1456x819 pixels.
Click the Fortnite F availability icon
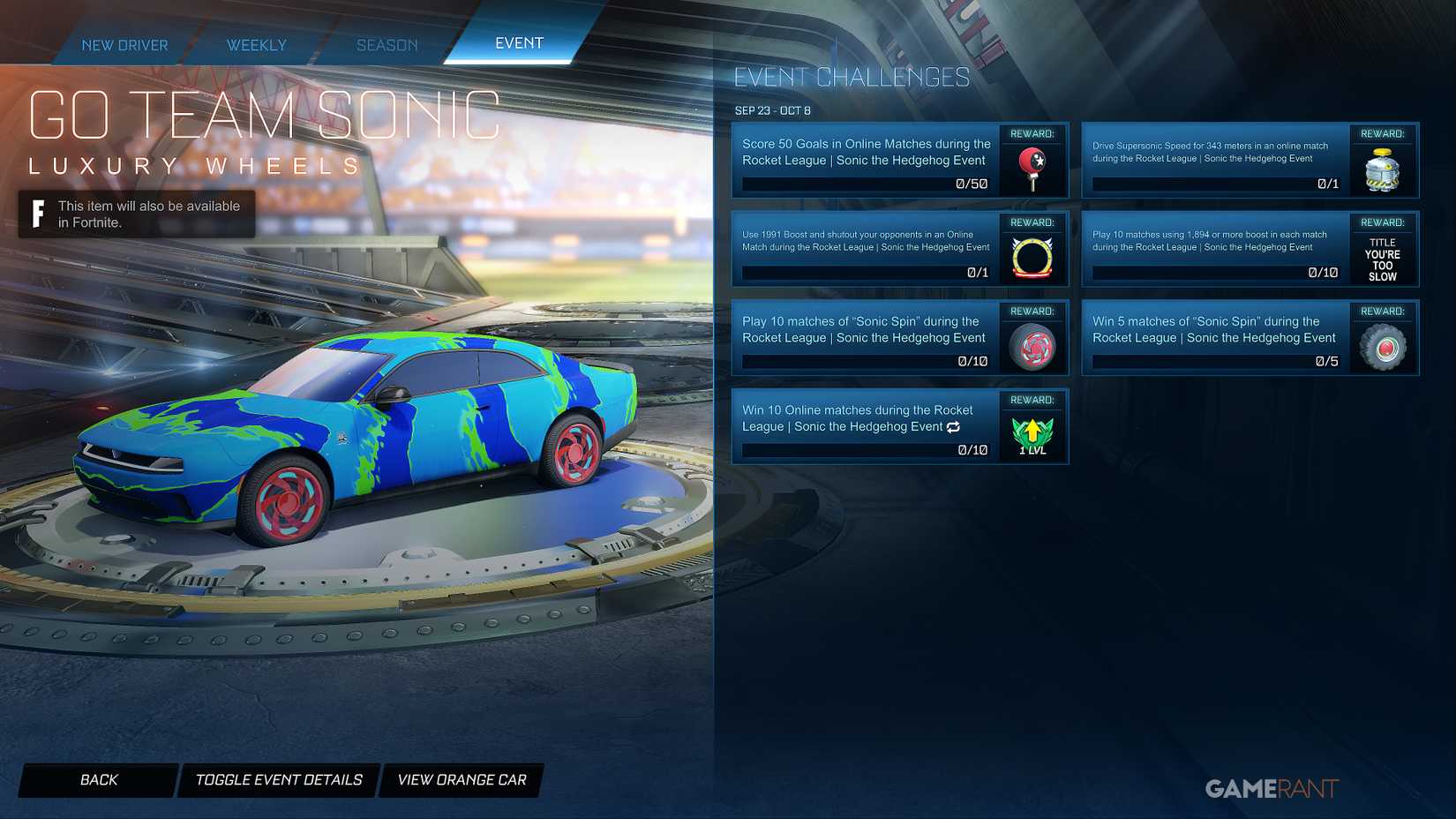[x=37, y=213]
